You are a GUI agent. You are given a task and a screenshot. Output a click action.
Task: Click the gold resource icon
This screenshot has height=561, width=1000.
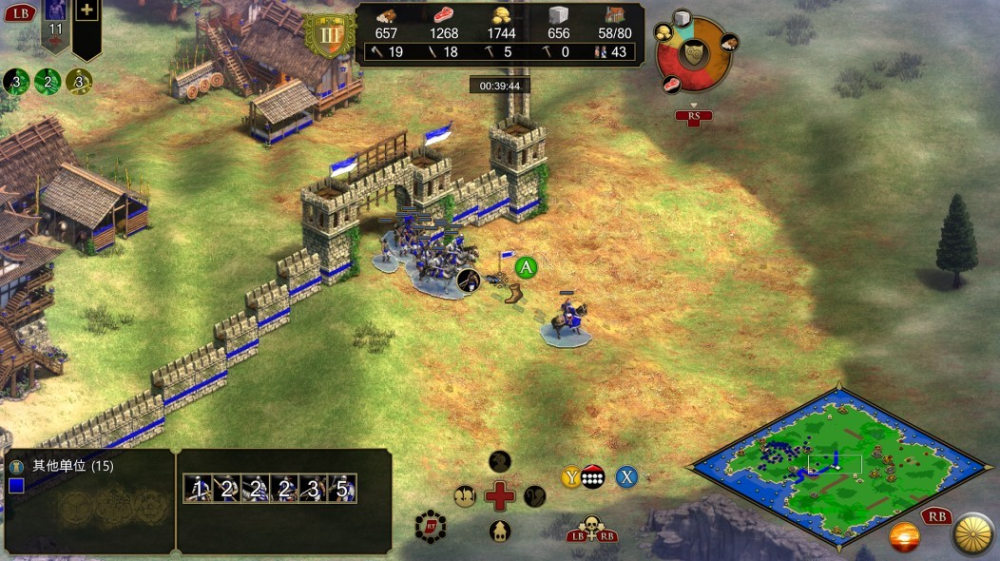coord(501,15)
